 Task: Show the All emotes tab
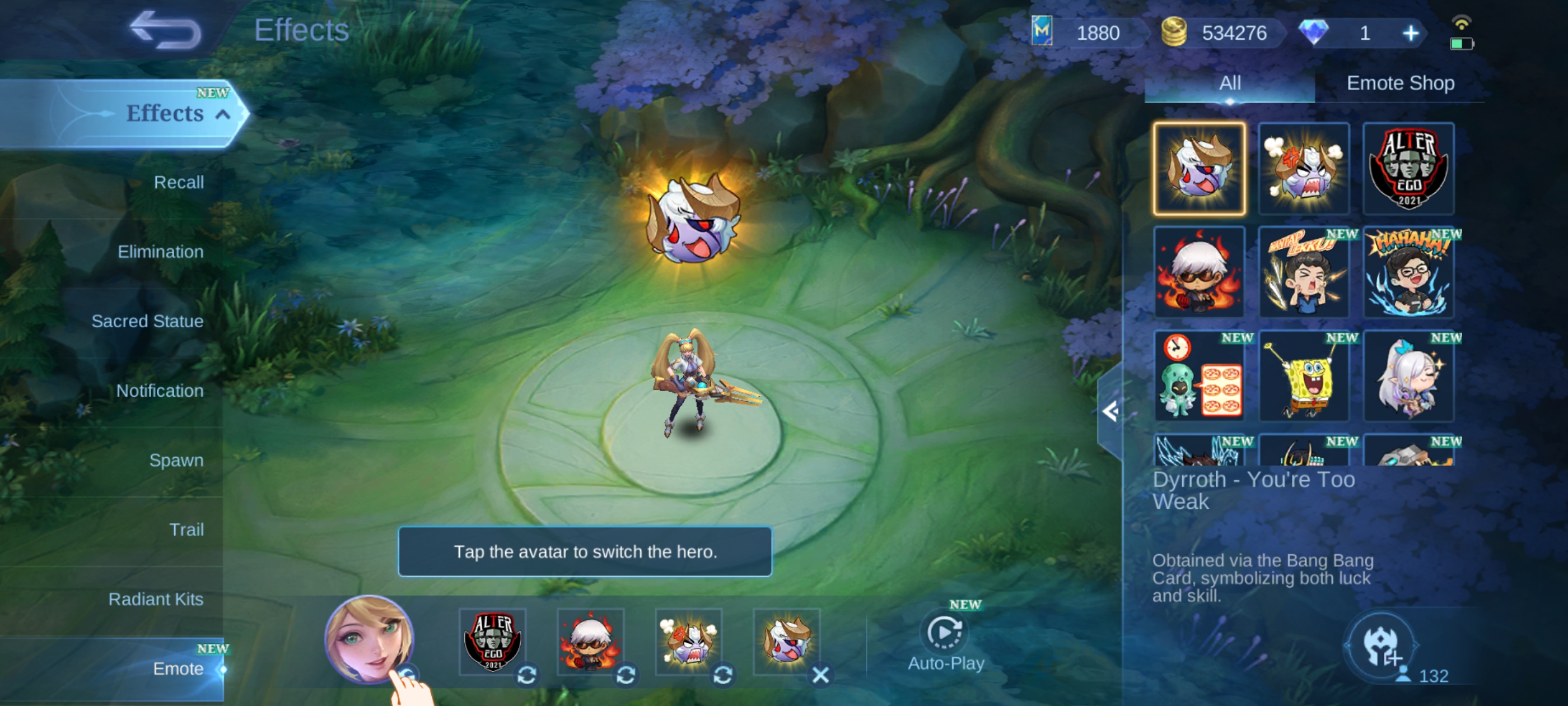(1230, 83)
